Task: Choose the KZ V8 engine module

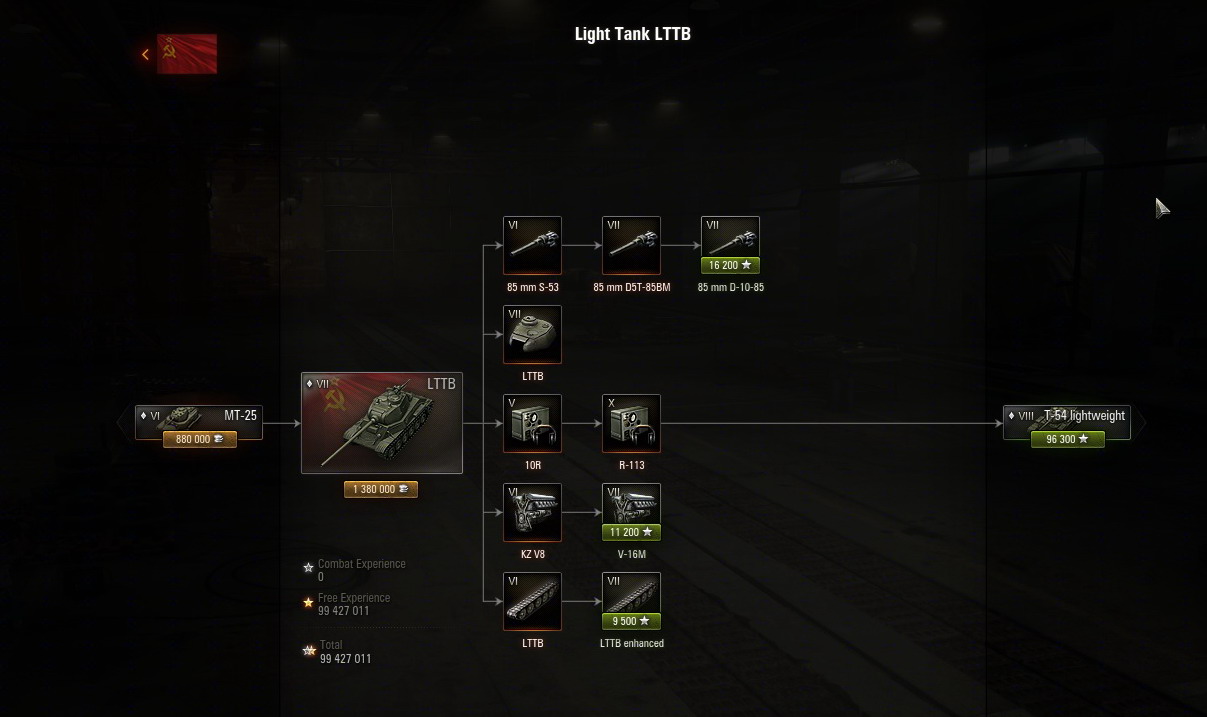Action: [532, 512]
